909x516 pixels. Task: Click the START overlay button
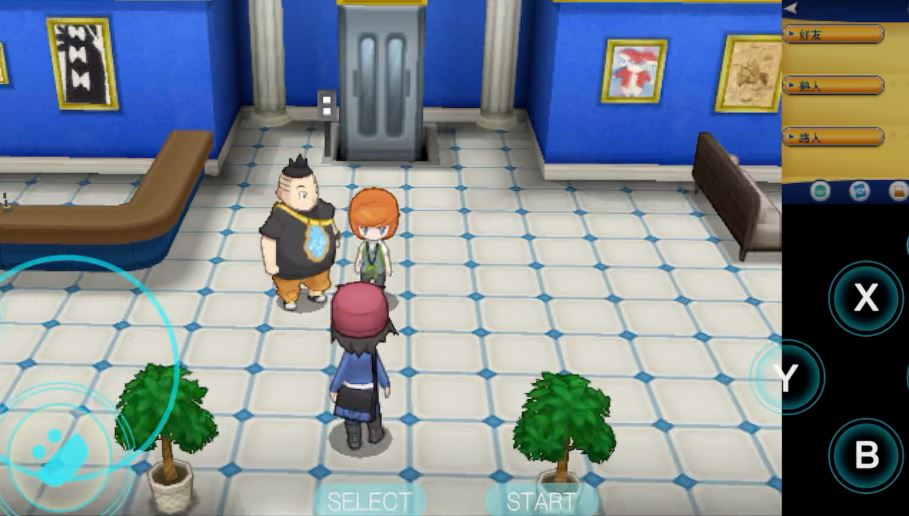(541, 500)
